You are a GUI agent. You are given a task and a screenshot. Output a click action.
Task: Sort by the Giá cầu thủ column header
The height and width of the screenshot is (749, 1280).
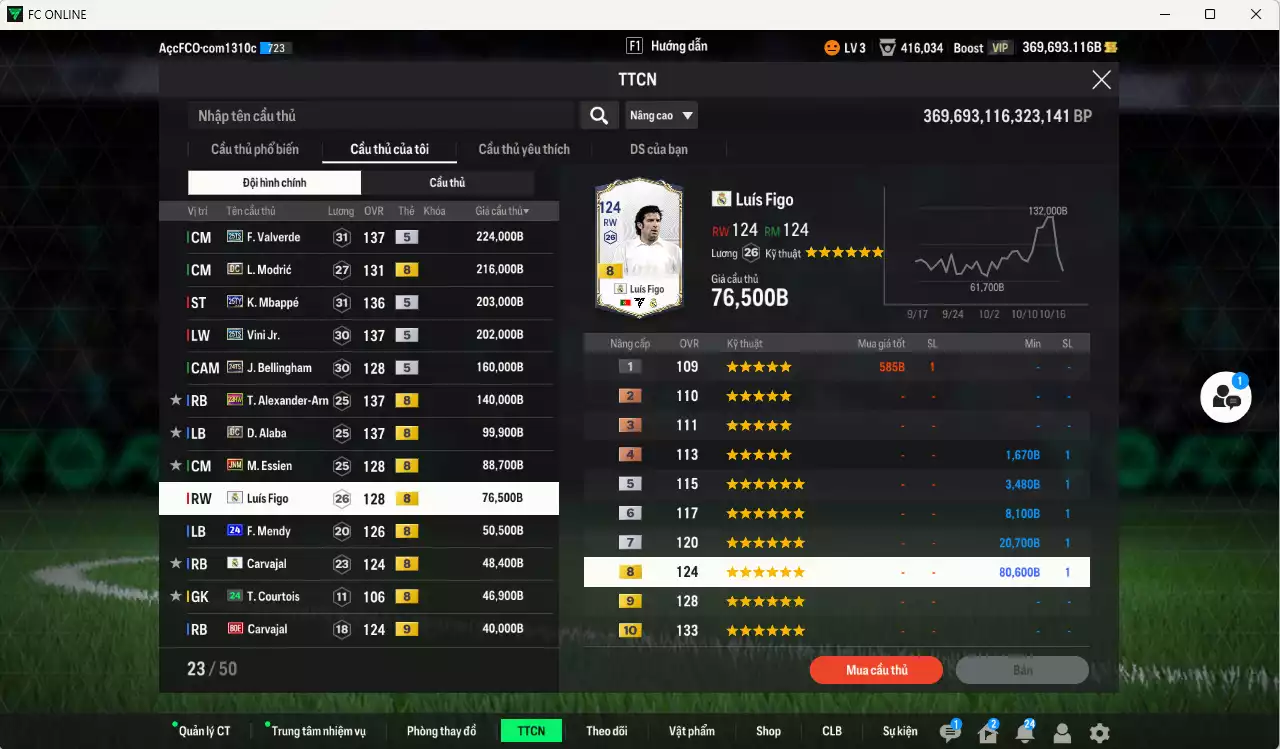502,211
